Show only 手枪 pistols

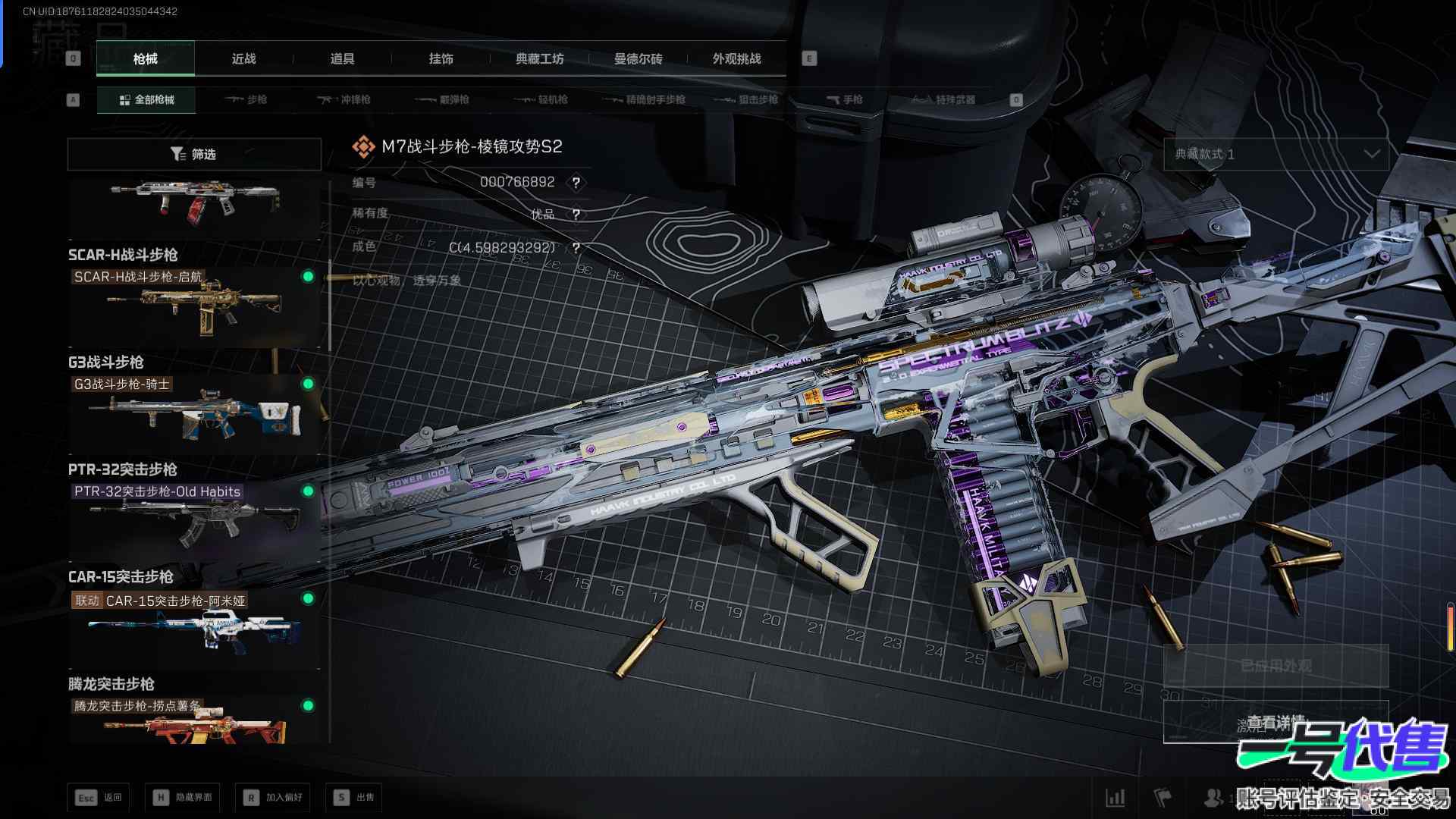pos(845,99)
